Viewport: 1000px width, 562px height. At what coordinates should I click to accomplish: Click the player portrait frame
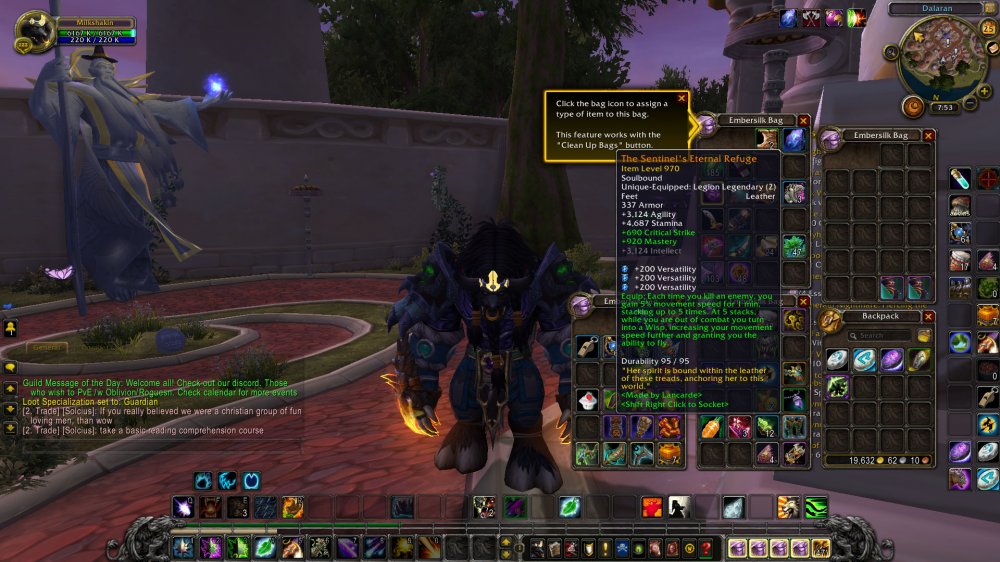[36, 31]
